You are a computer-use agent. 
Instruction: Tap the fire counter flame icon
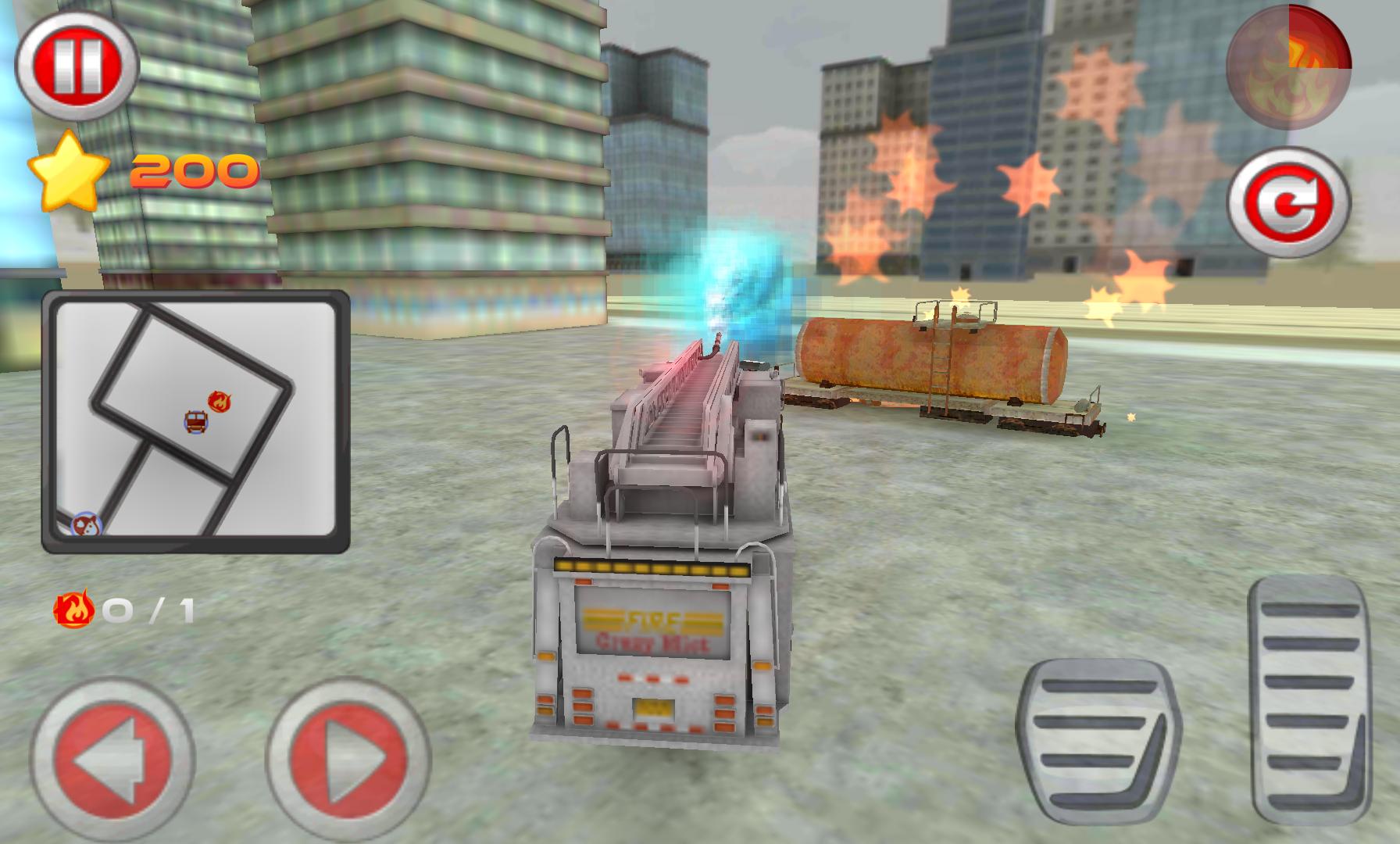[x=74, y=608]
